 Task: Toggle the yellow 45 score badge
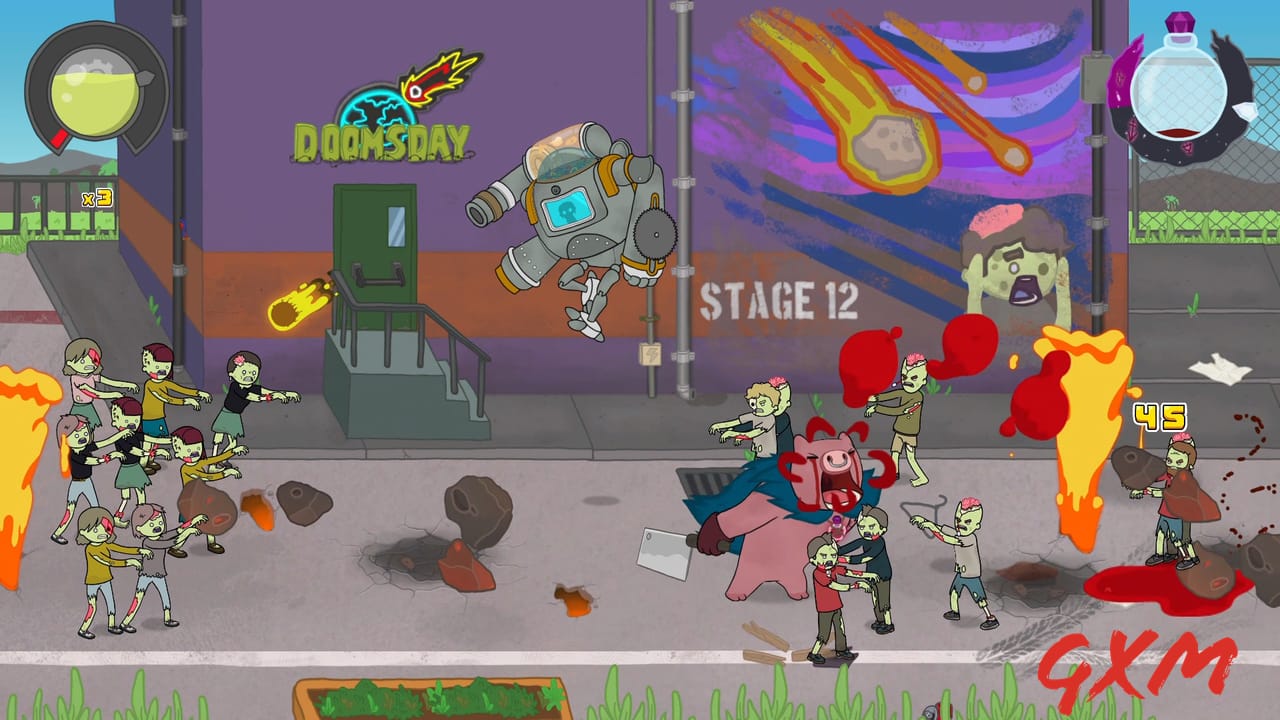pos(1160,415)
